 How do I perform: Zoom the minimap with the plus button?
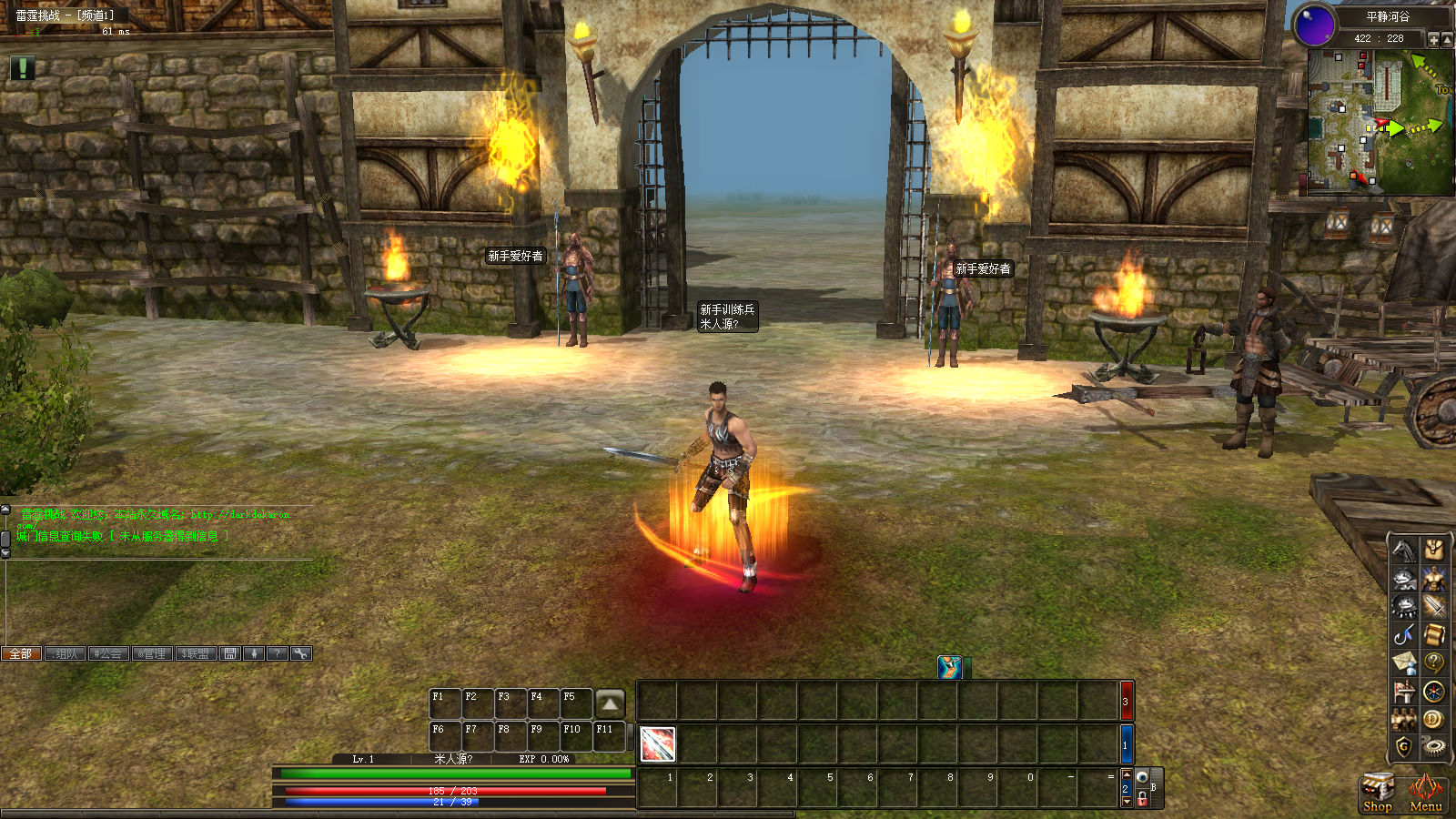point(1433,39)
